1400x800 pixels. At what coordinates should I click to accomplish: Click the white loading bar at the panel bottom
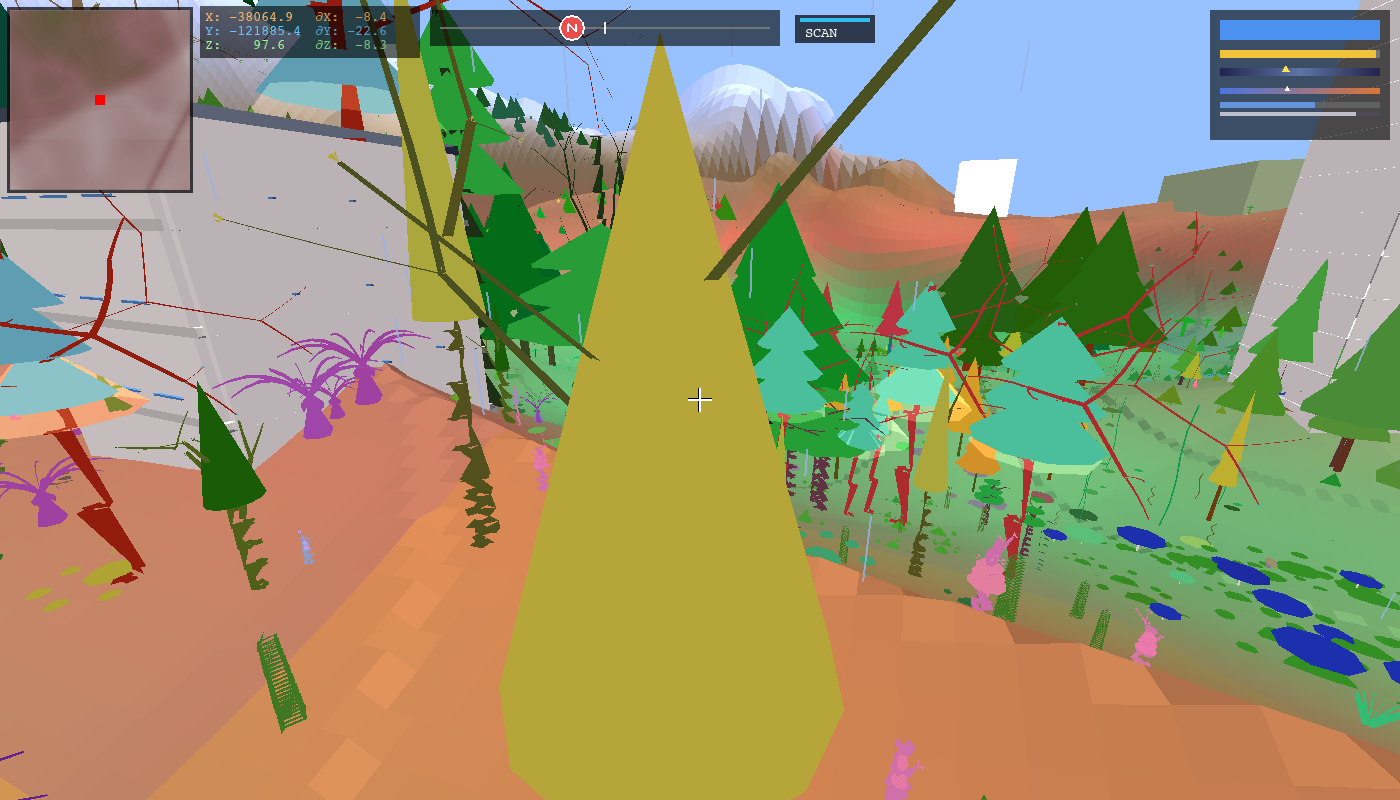pyautogui.click(x=1287, y=113)
